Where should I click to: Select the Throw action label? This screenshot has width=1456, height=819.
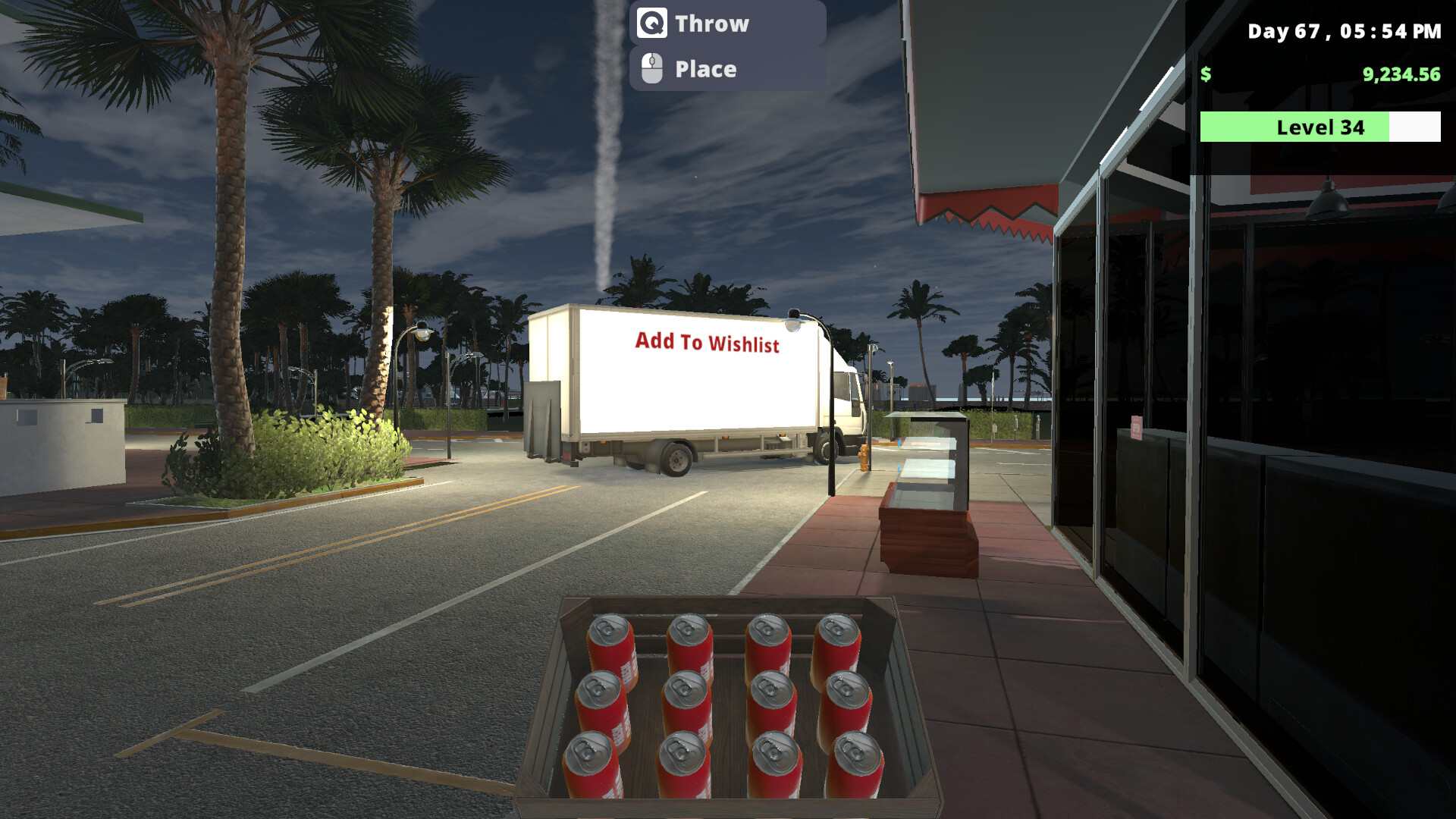coord(711,24)
